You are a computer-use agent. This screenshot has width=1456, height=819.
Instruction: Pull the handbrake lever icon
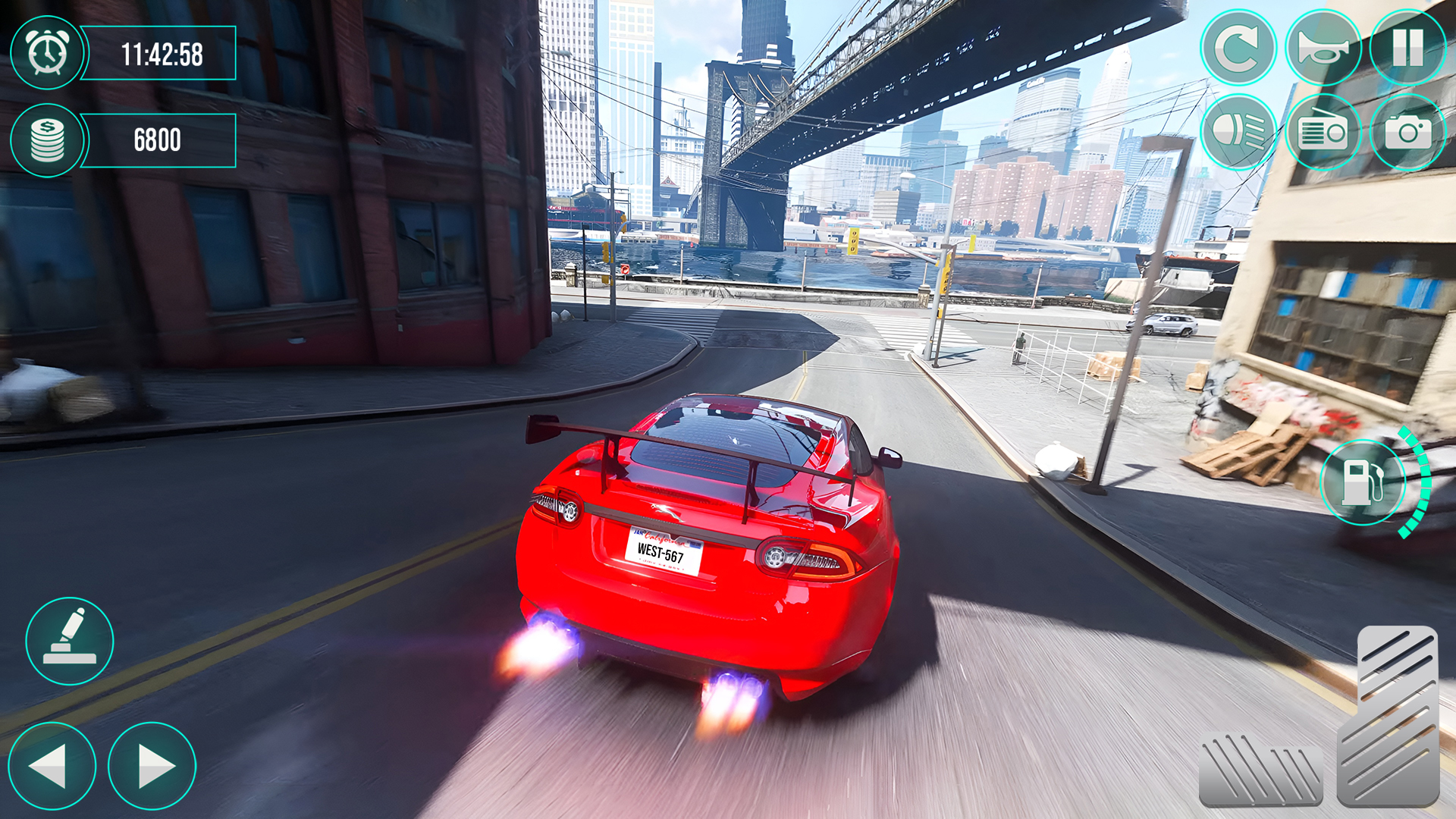pyautogui.click(x=68, y=641)
